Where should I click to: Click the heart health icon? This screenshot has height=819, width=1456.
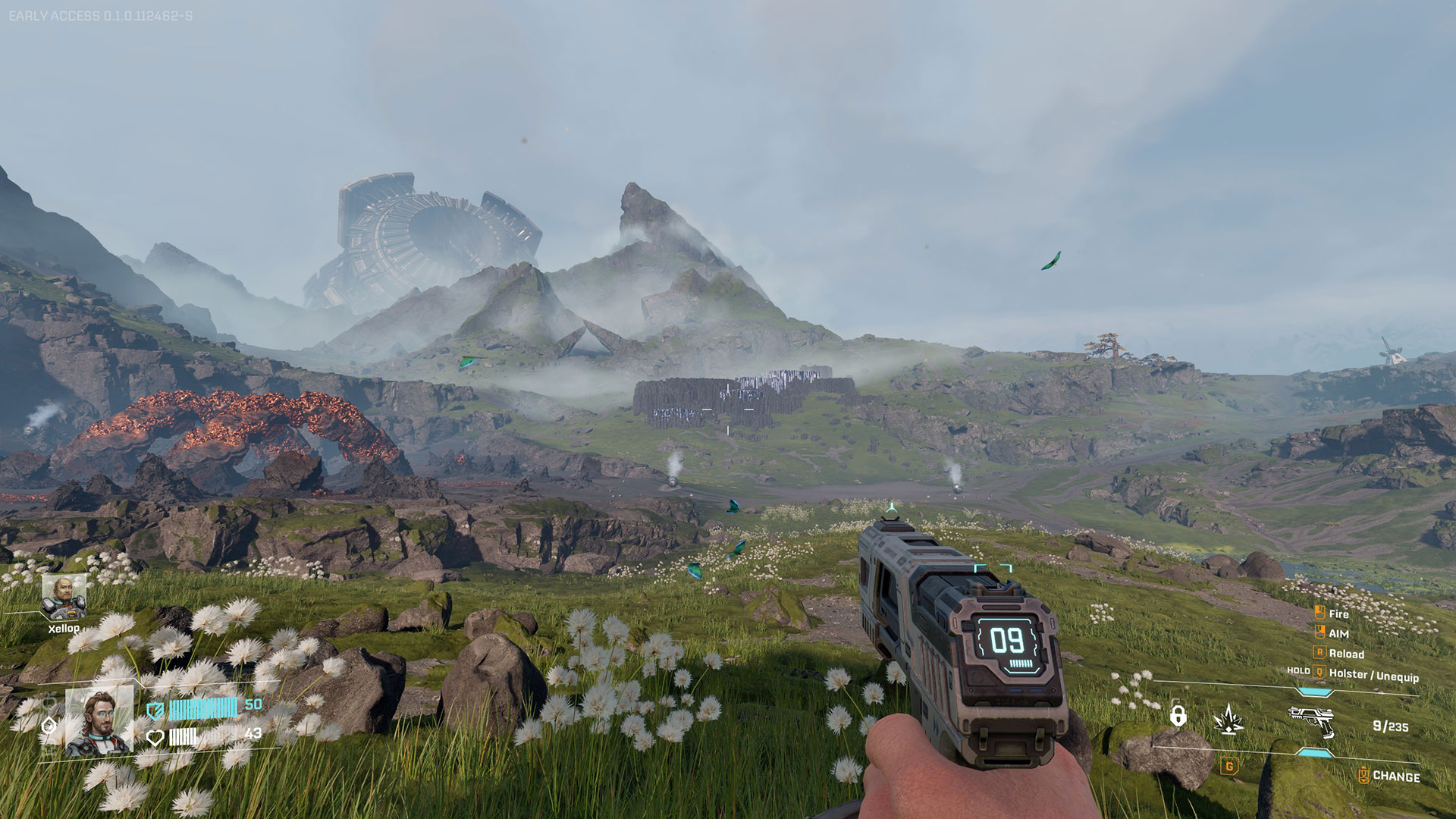[x=155, y=736]
